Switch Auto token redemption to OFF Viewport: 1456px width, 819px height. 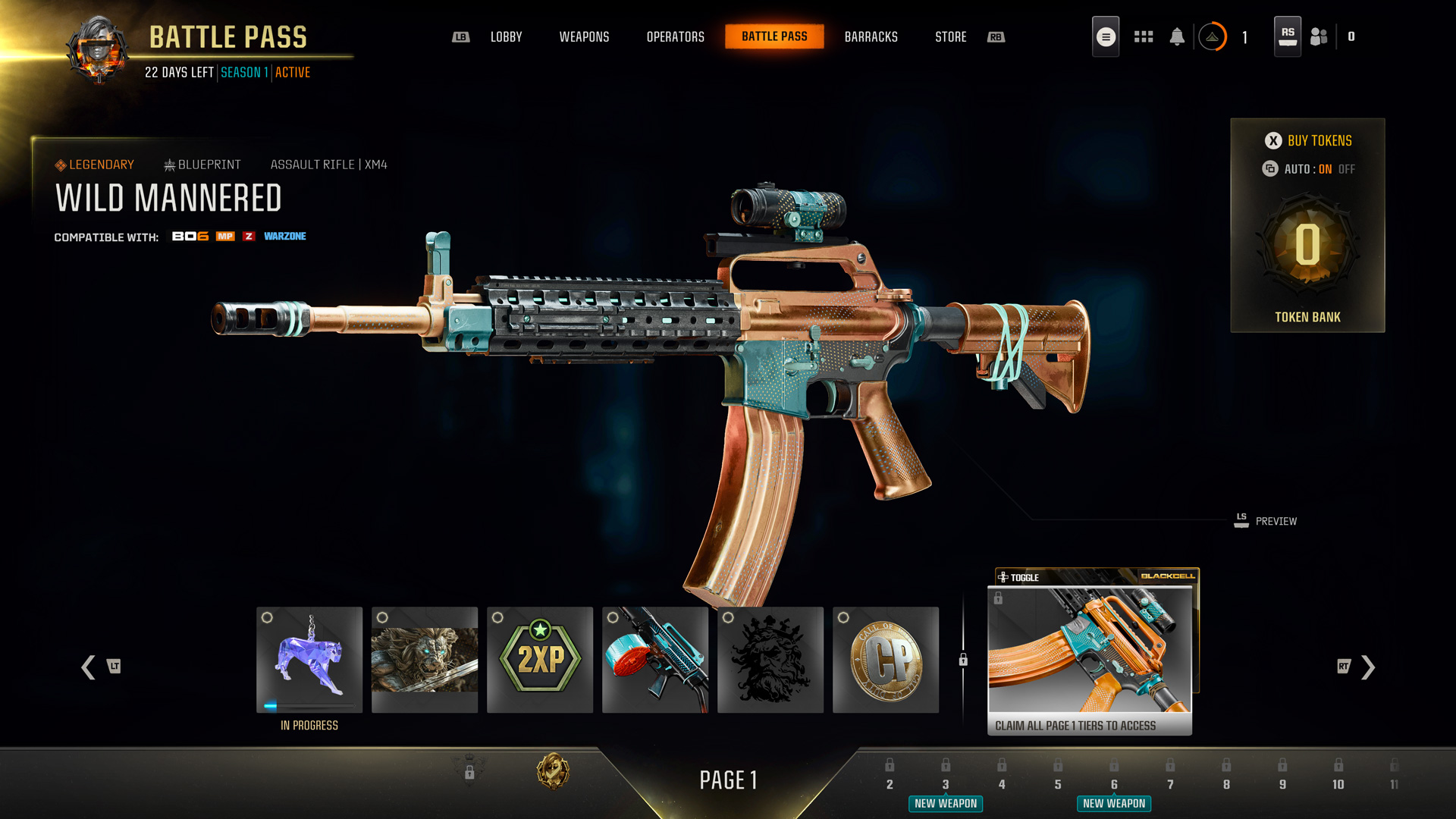1347,169
